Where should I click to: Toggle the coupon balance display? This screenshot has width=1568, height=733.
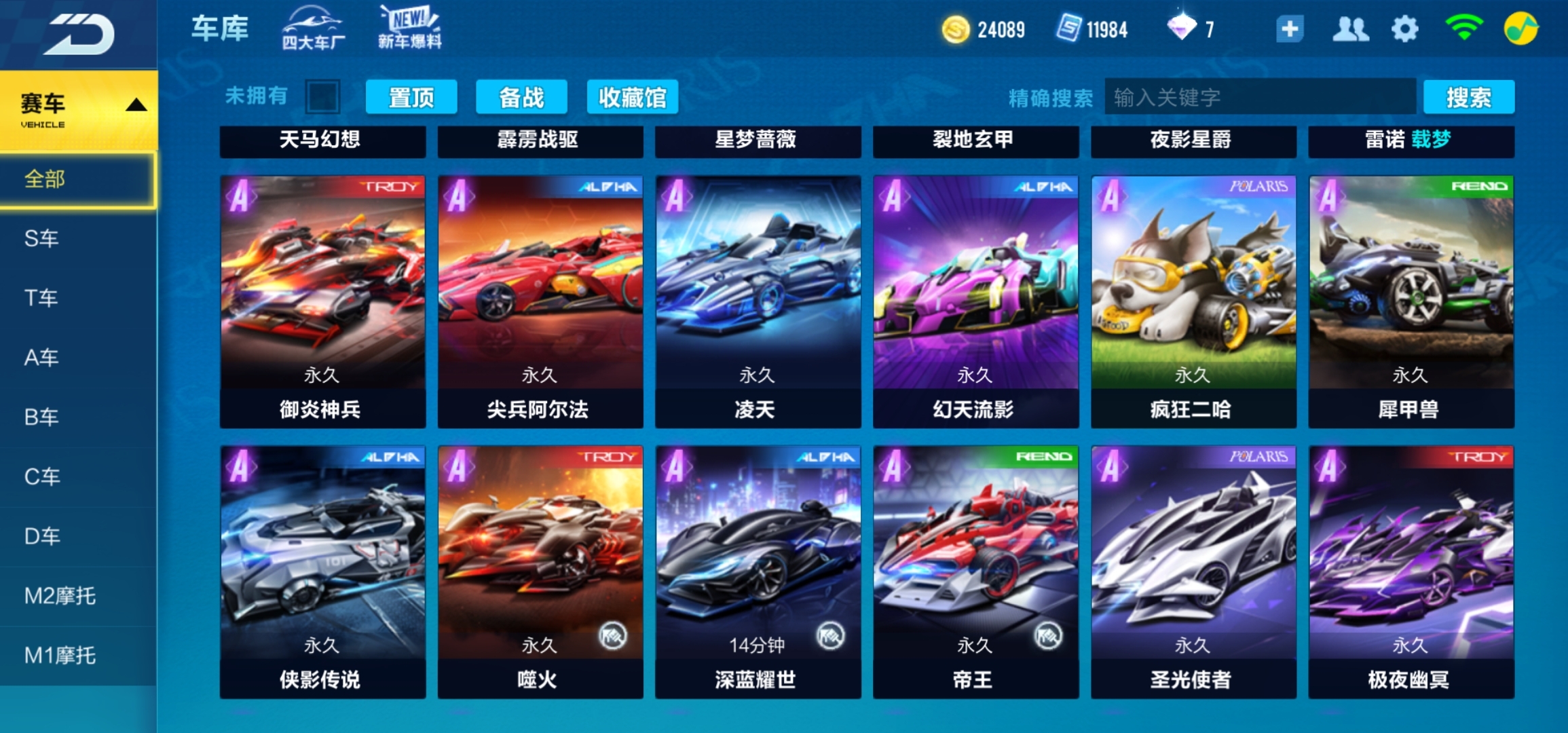click(x=1070, y=29)
